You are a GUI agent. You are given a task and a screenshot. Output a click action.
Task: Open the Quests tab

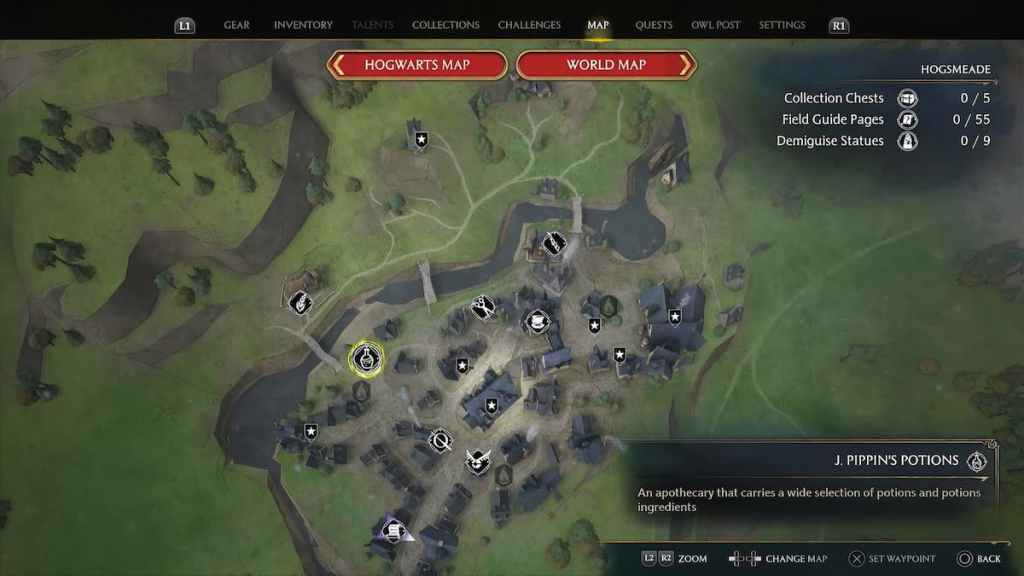tap(654, 25)
